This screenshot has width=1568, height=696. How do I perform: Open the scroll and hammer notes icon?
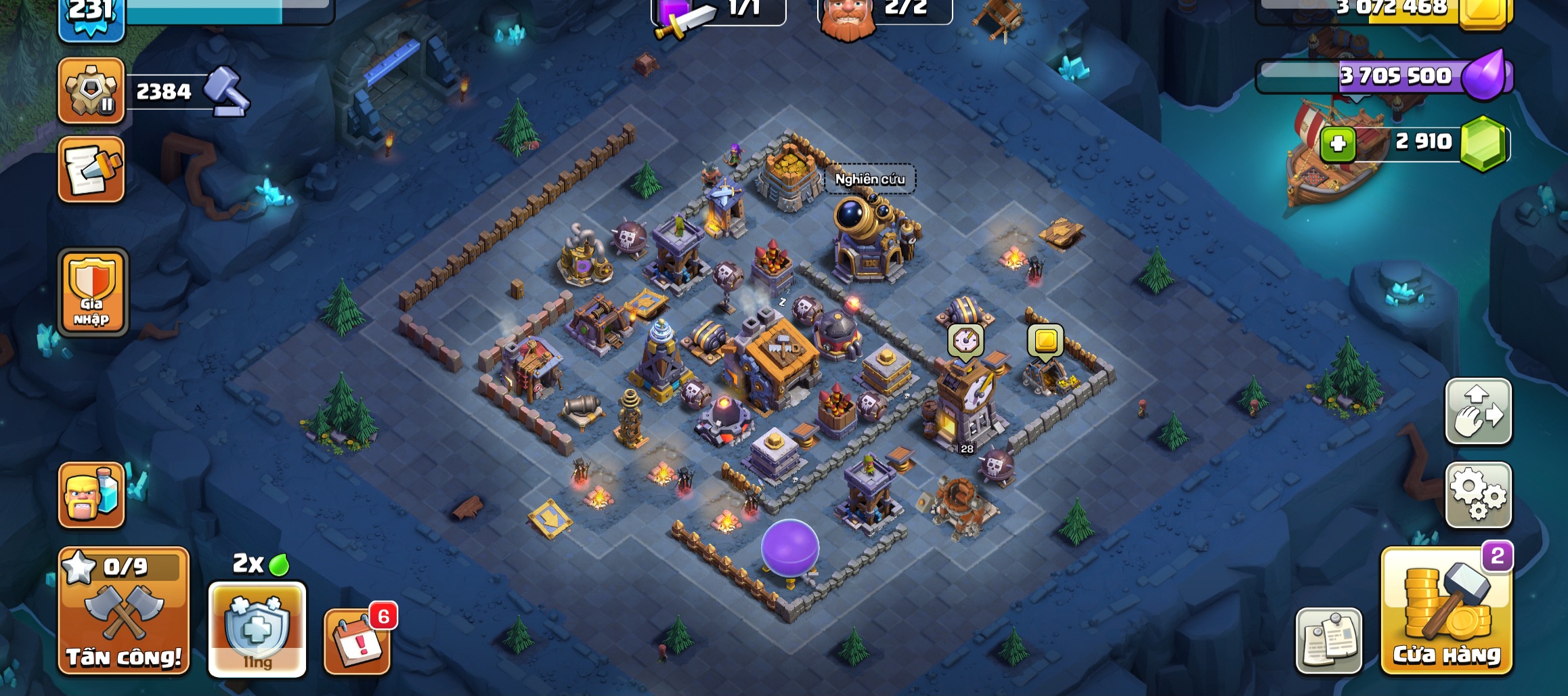[91, 169]
